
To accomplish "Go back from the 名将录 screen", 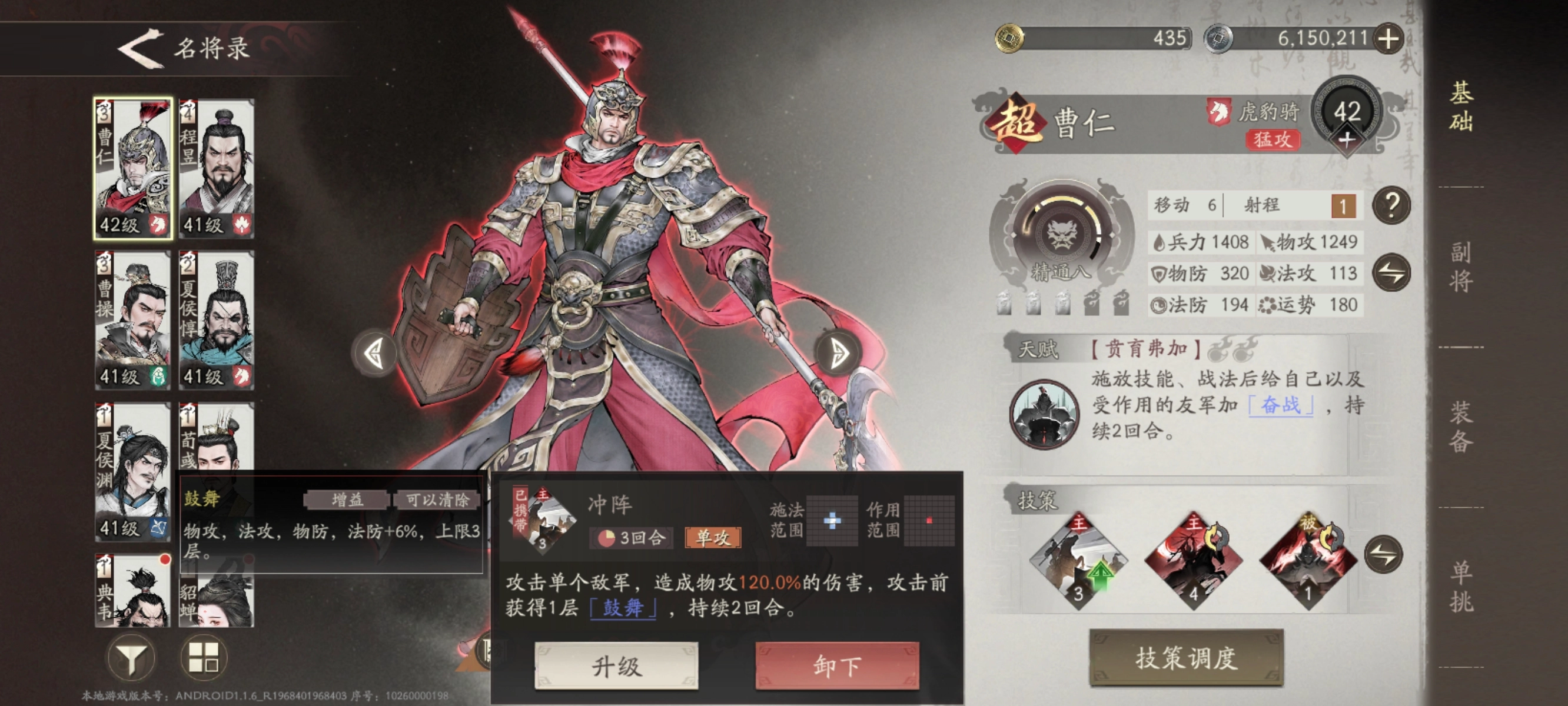I will coord(141,49).
